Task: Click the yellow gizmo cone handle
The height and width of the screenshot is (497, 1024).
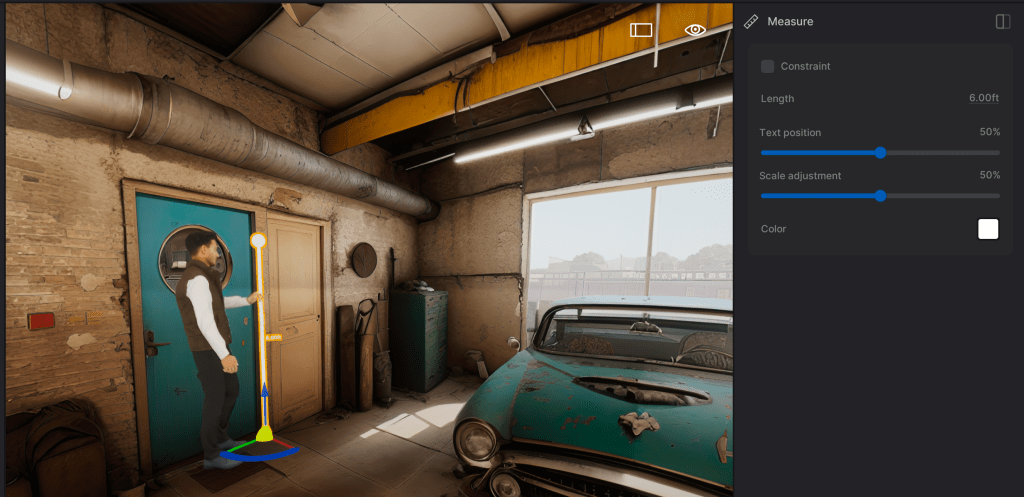Action: (x=264, y=432)
